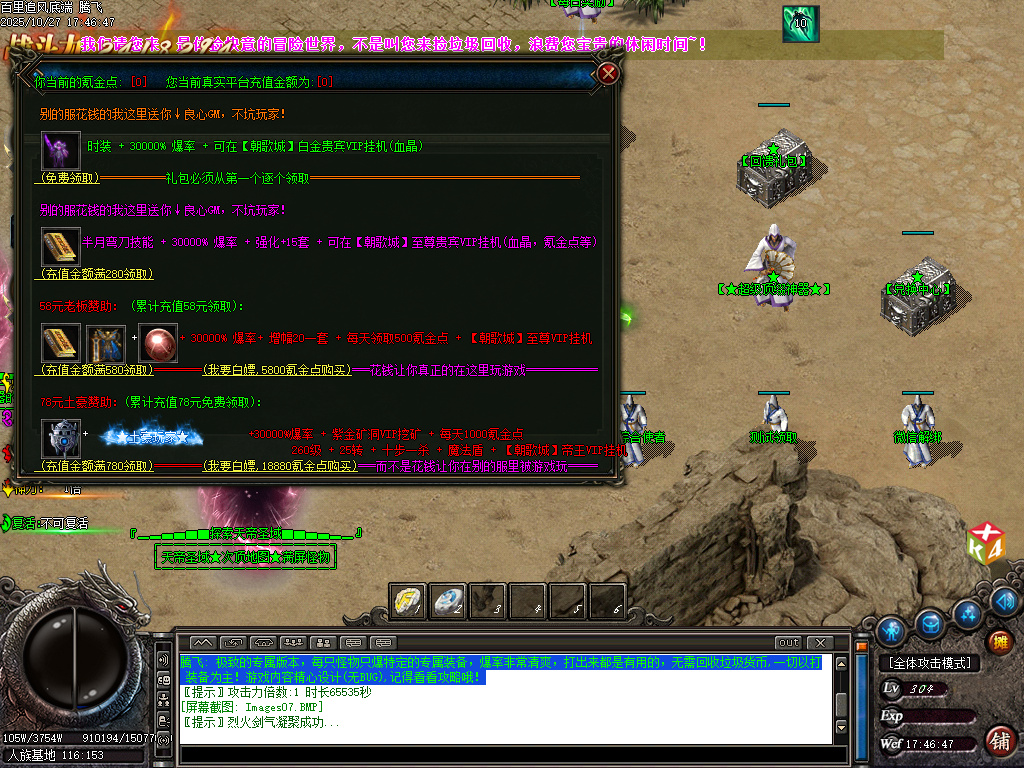This screenshot has height=768, width=1024.
Task: Click the 充值金额满580领取 claim link
Action: (97, 370)
